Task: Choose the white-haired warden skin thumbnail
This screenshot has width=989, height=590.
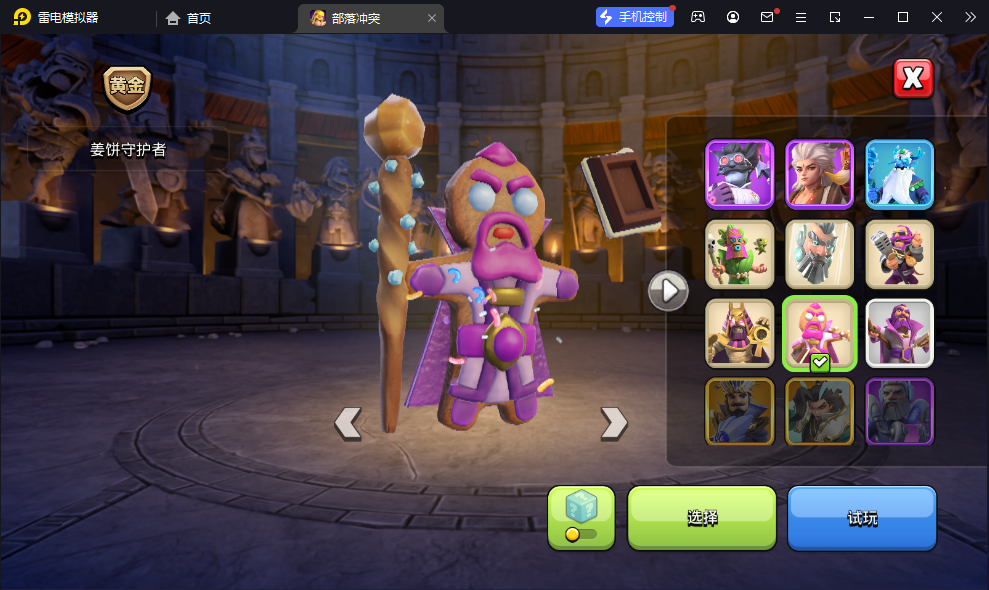Action: click(819, 174)
